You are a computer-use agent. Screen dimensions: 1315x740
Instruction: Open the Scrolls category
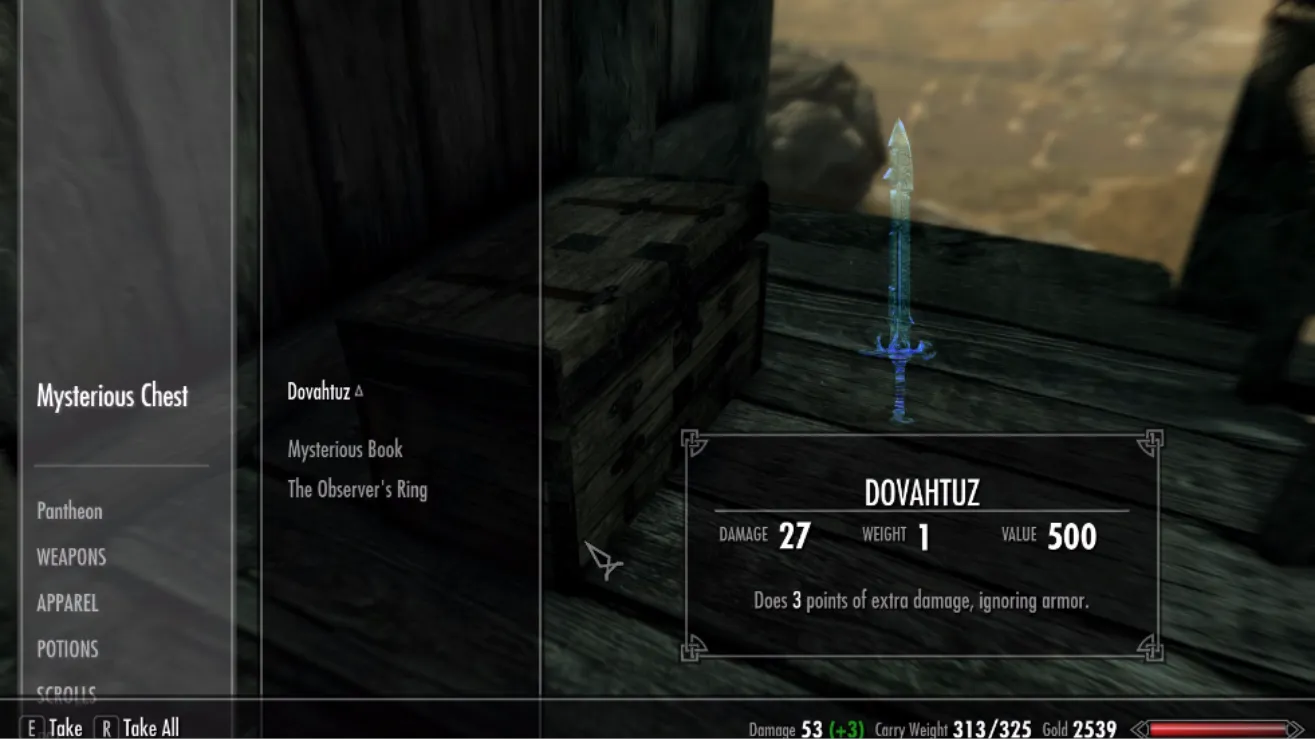pos(67,692)
